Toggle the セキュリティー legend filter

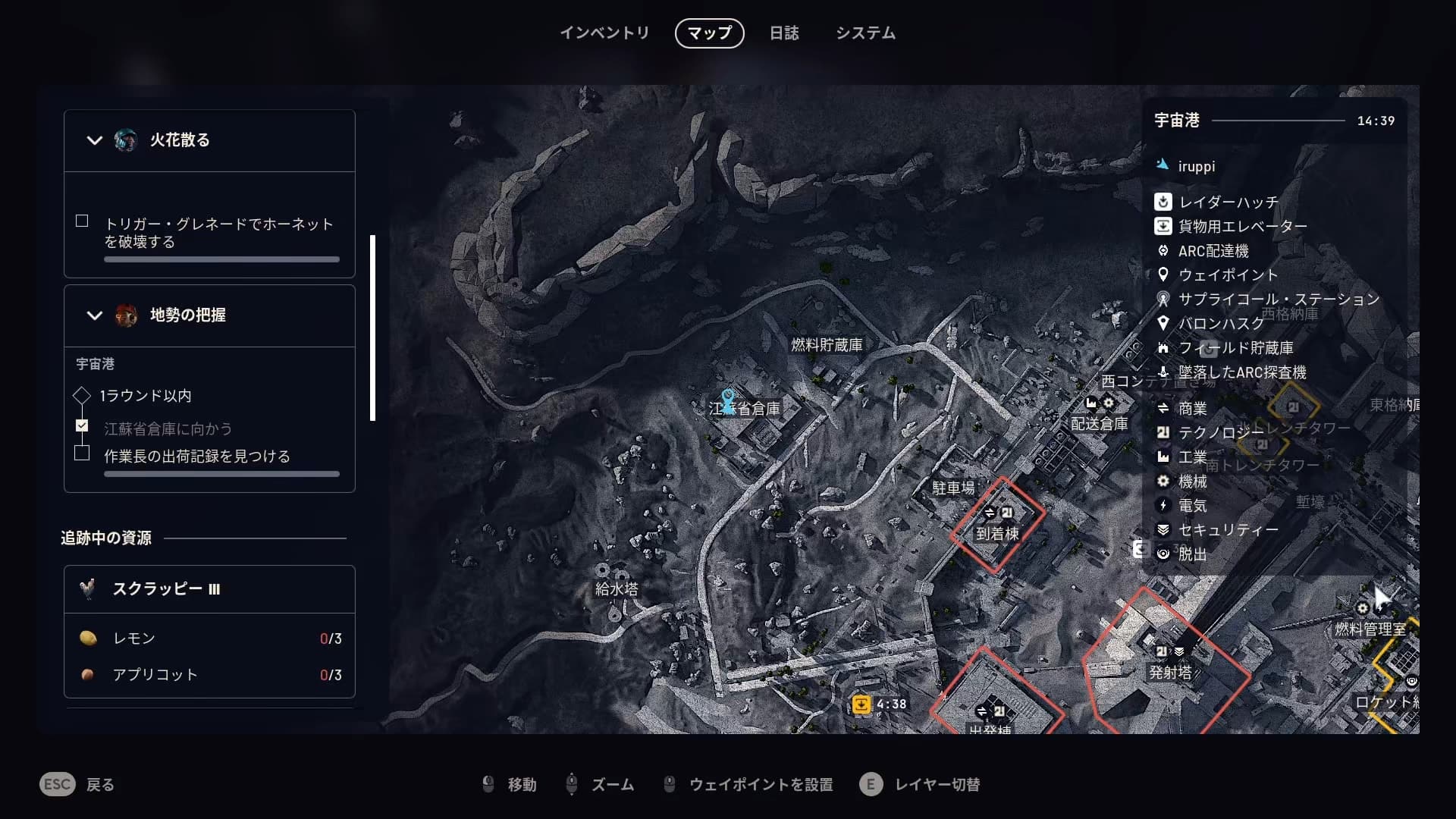(x=1228, y=530)
